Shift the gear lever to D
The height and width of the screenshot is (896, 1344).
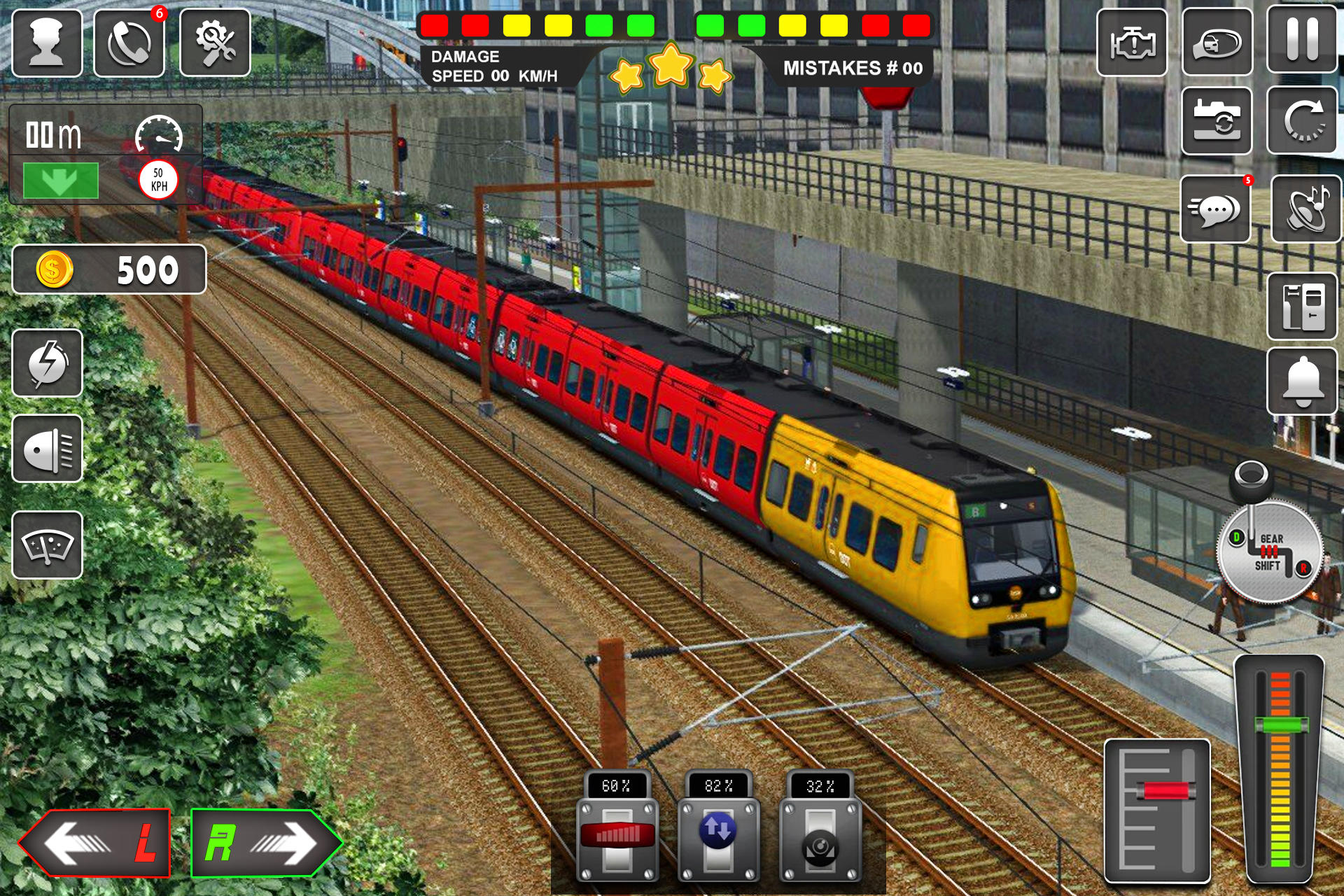pos(1236,537)
